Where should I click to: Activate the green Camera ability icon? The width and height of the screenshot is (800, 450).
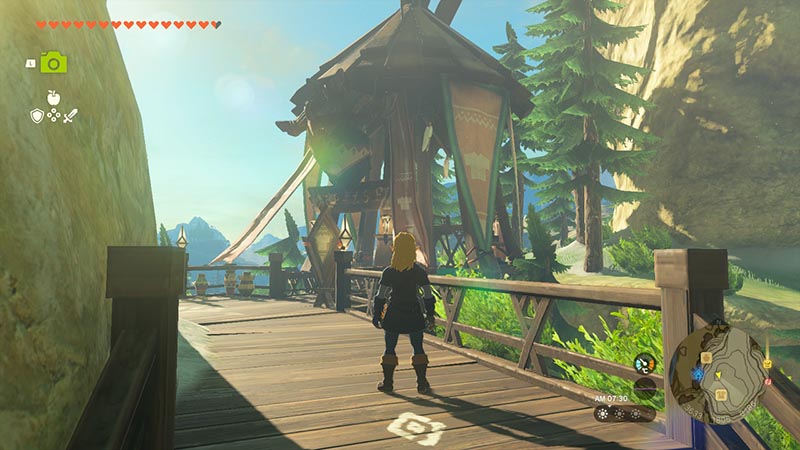[x=53, y=63]
